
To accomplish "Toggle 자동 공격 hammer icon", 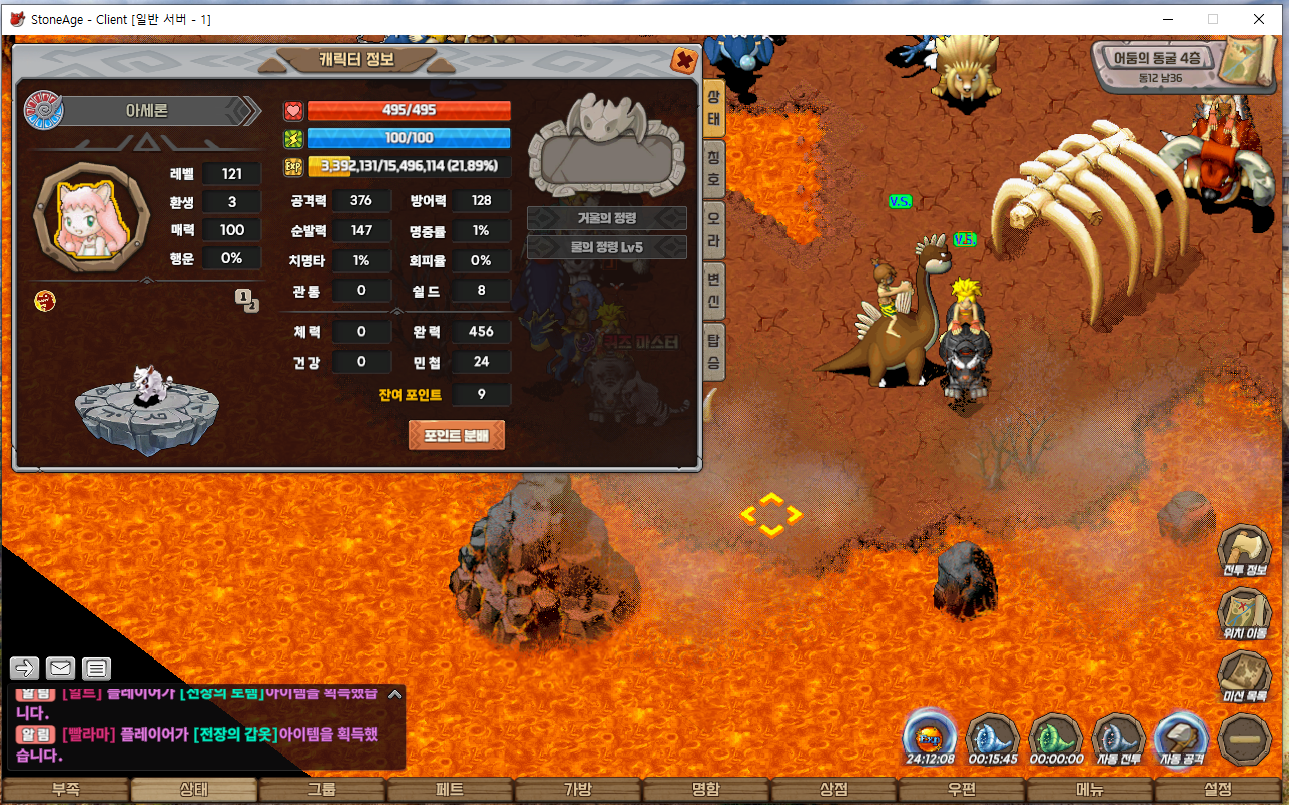I will [x=1182, y=739].
